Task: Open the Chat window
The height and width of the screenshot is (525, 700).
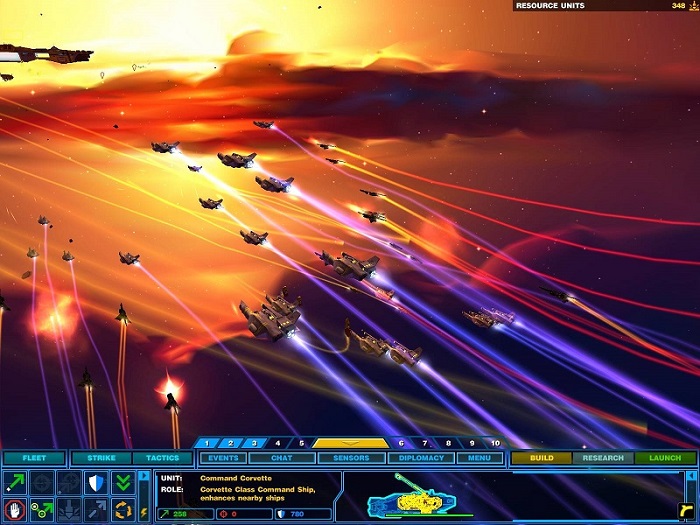Action: (x=282, y=458)
